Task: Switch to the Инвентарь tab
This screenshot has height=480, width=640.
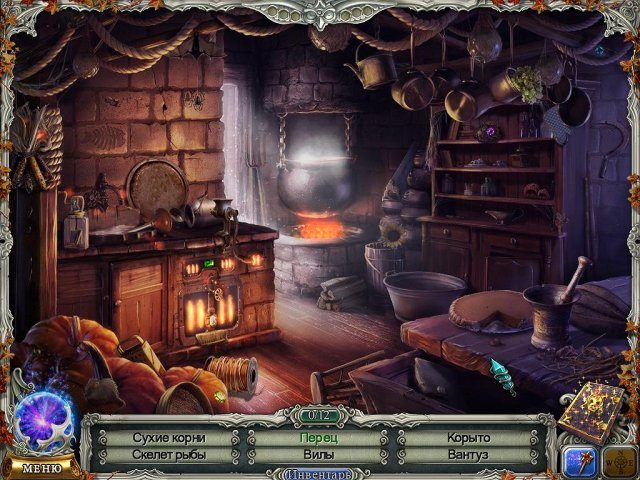Action: (x=319, y=473)
